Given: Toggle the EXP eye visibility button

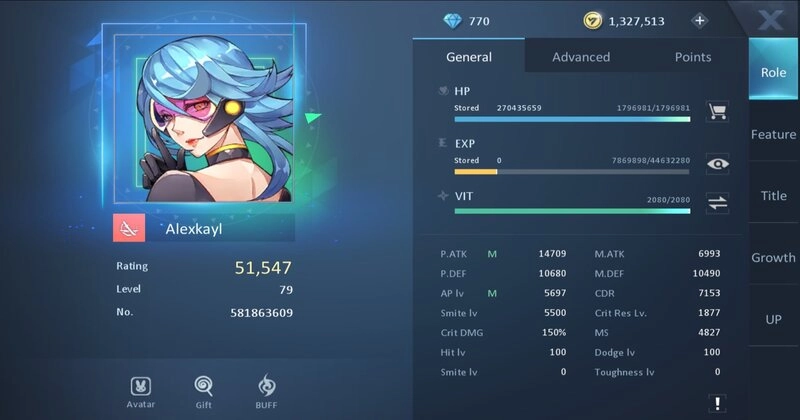Looking at the screenshot, I should (717, 164).
